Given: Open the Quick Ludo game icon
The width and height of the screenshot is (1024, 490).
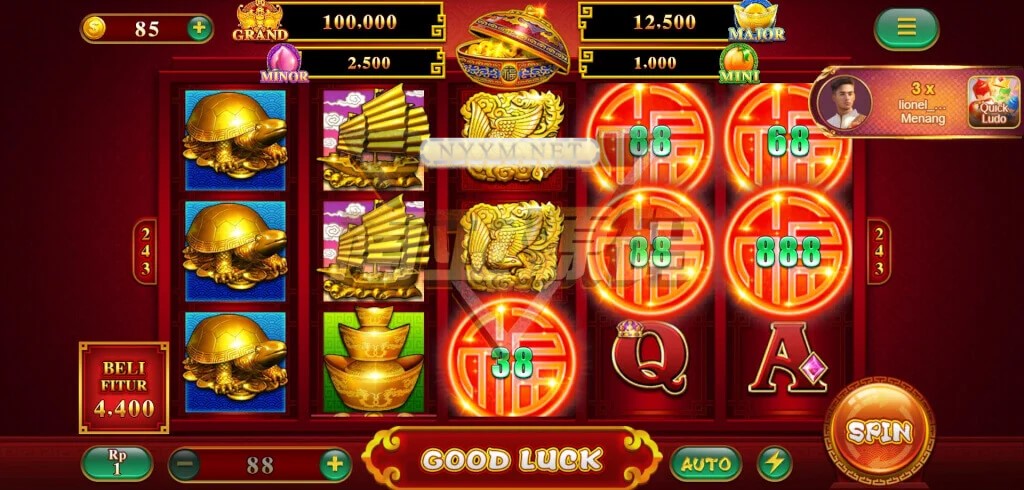Looking at the screenshot, I should (993, 102).
